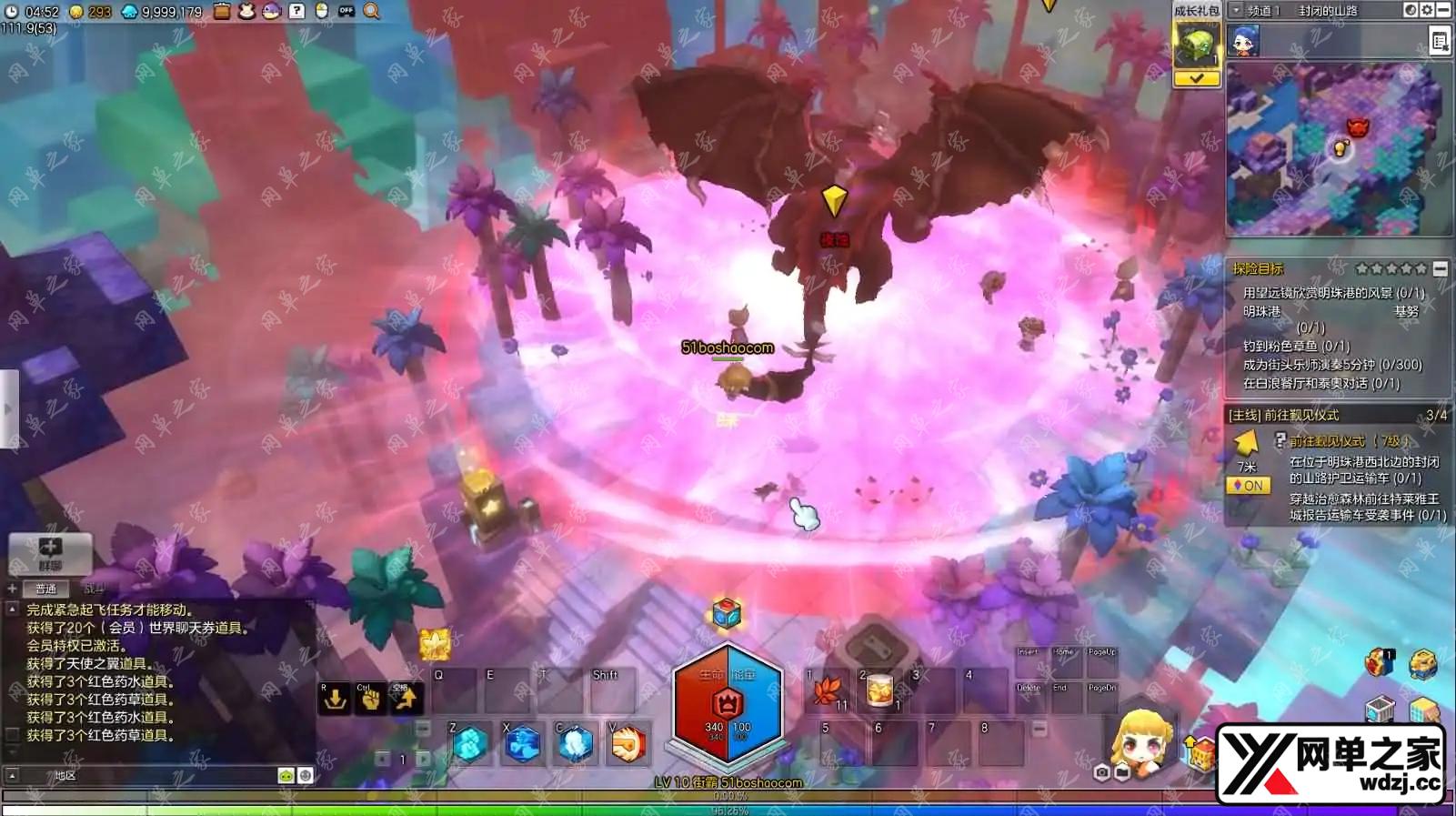
Task: Select the main quest tracker title
Action: click(x=1283, y=415)
